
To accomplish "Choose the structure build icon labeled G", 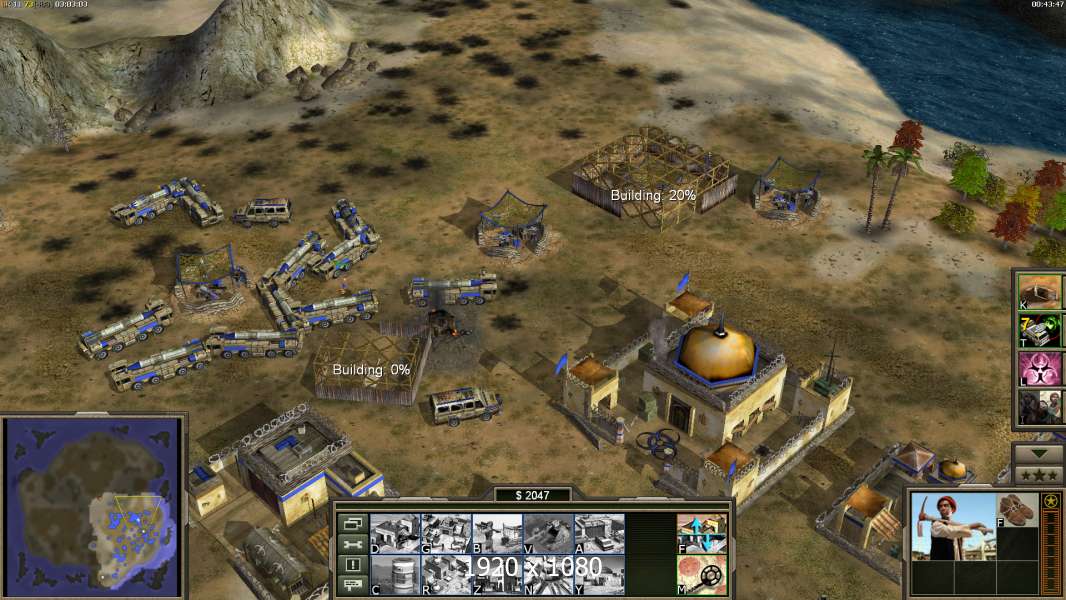I will (x=446, y=533).
